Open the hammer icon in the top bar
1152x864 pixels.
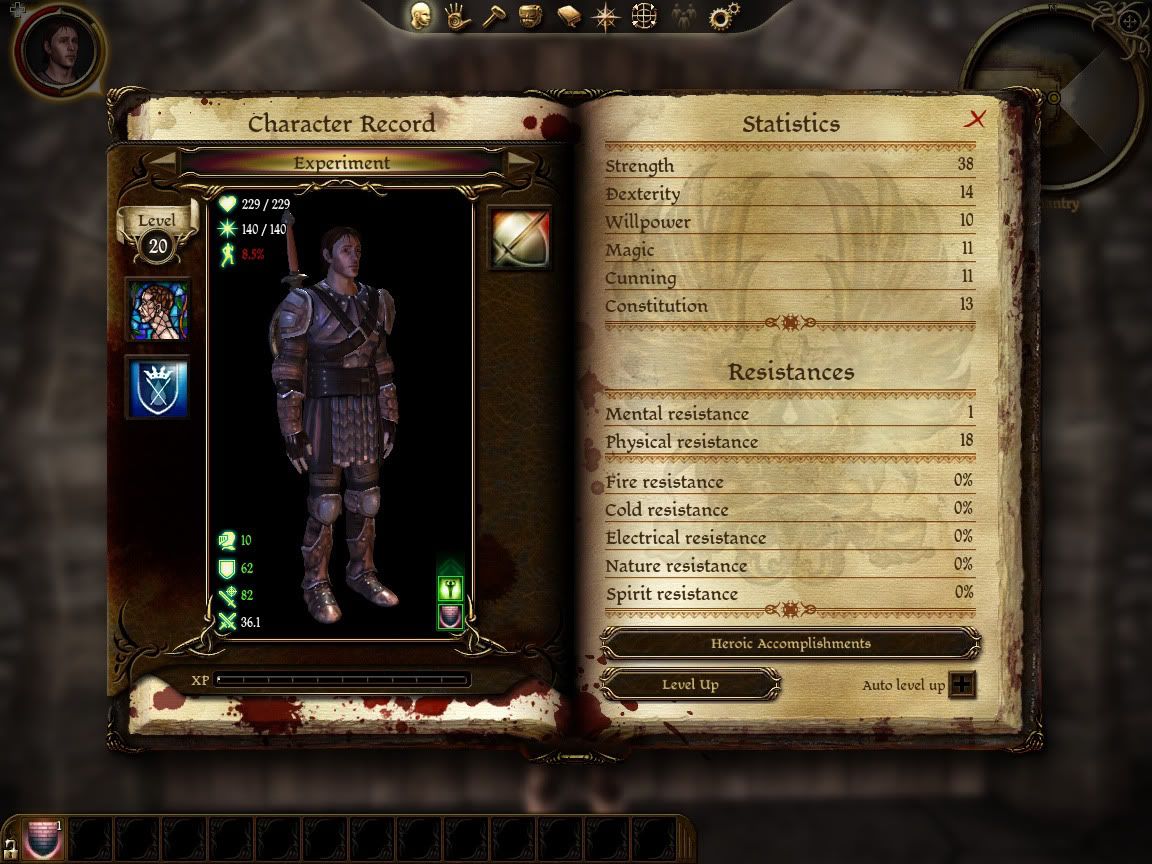pyautogui.click(x=494, y=17)
